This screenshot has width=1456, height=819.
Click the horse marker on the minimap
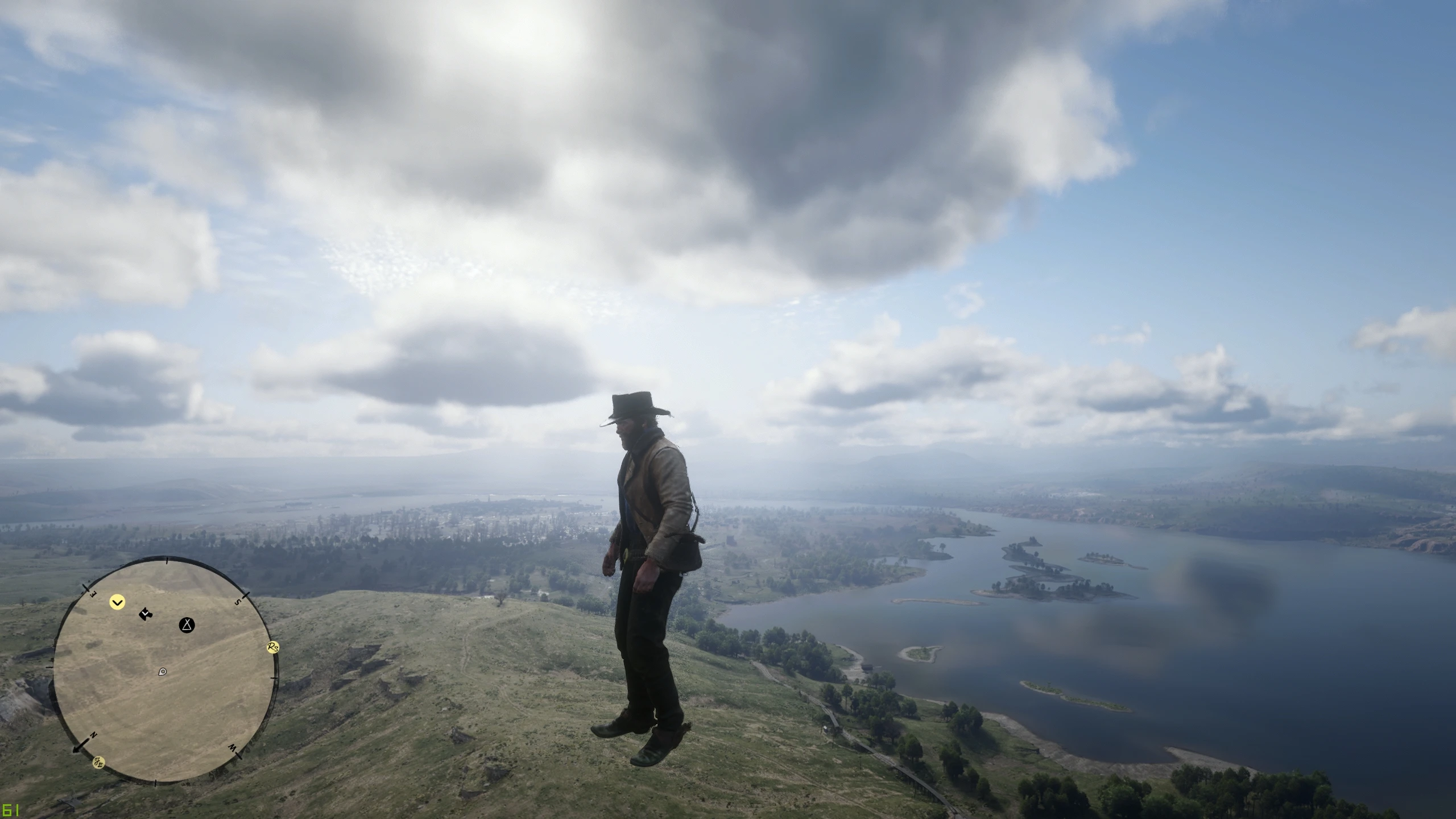[x=145, y=614]
